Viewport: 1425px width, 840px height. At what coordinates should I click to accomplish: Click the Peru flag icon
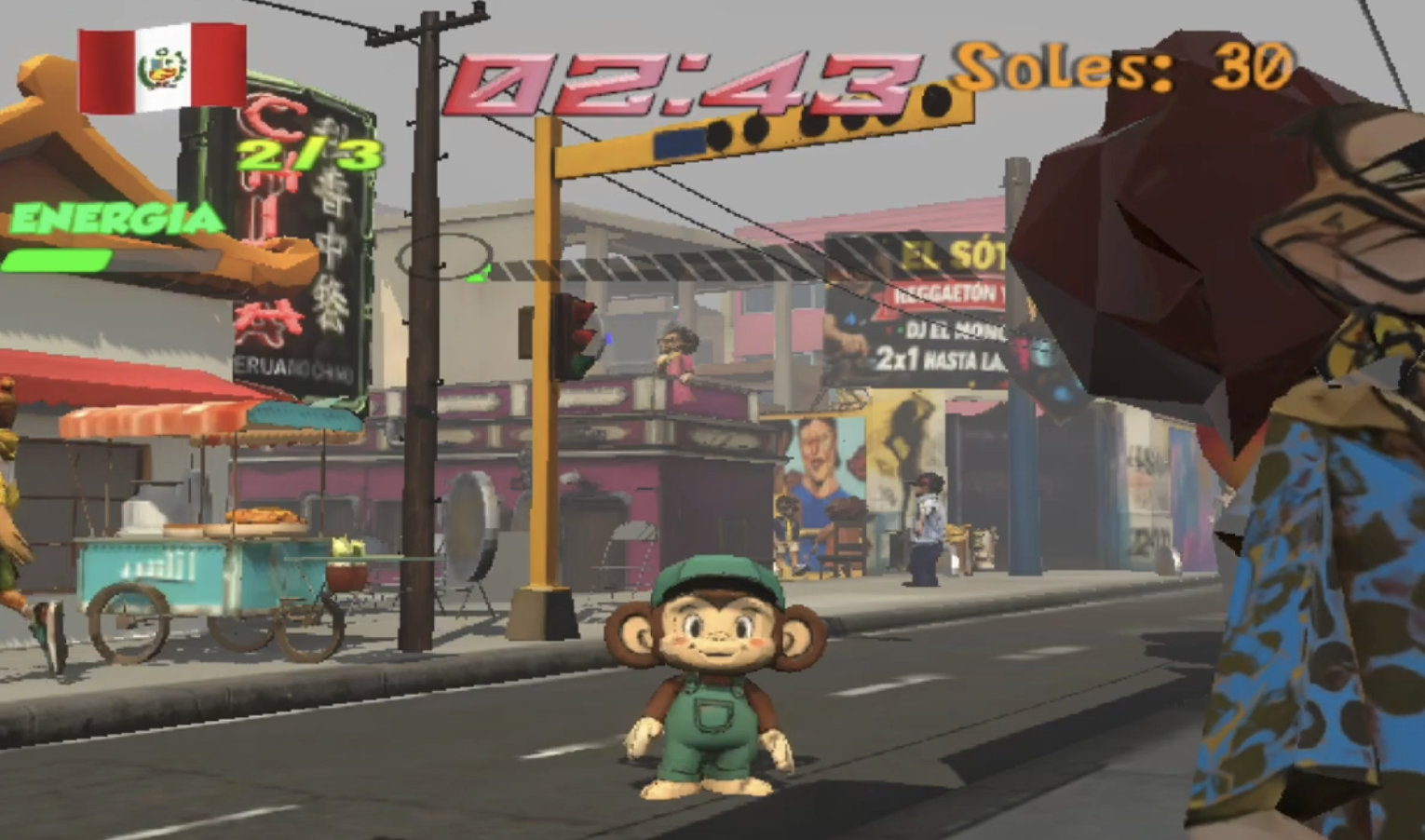pyautogui.click(x=162, y=69)
